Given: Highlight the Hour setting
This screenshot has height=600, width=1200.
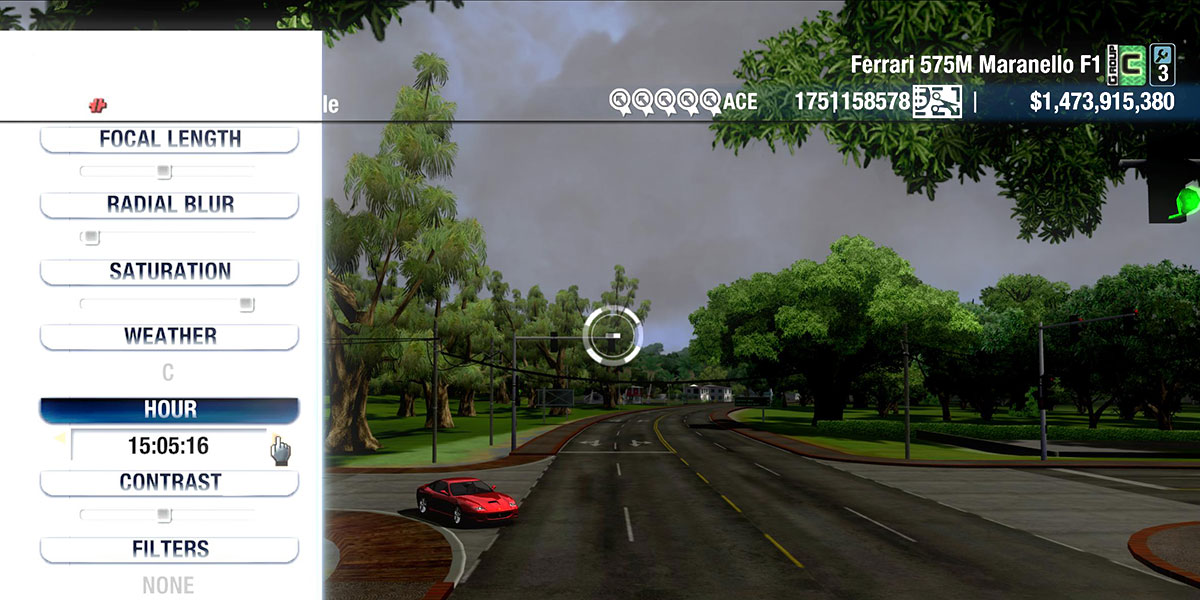Looking at the screenshot, I should point(169,410).
